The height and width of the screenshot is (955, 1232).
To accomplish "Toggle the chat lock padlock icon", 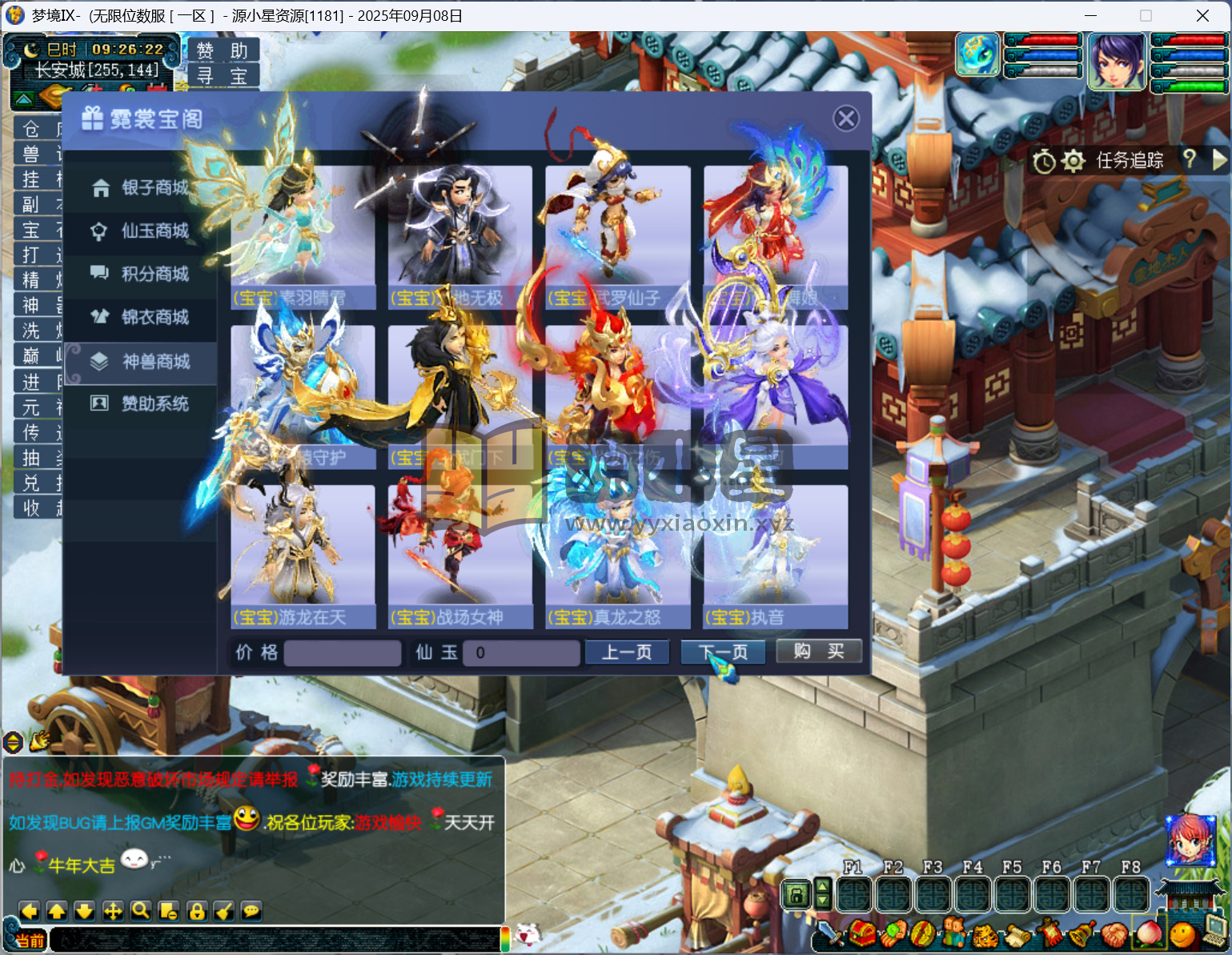I will [x=196, y=911].
